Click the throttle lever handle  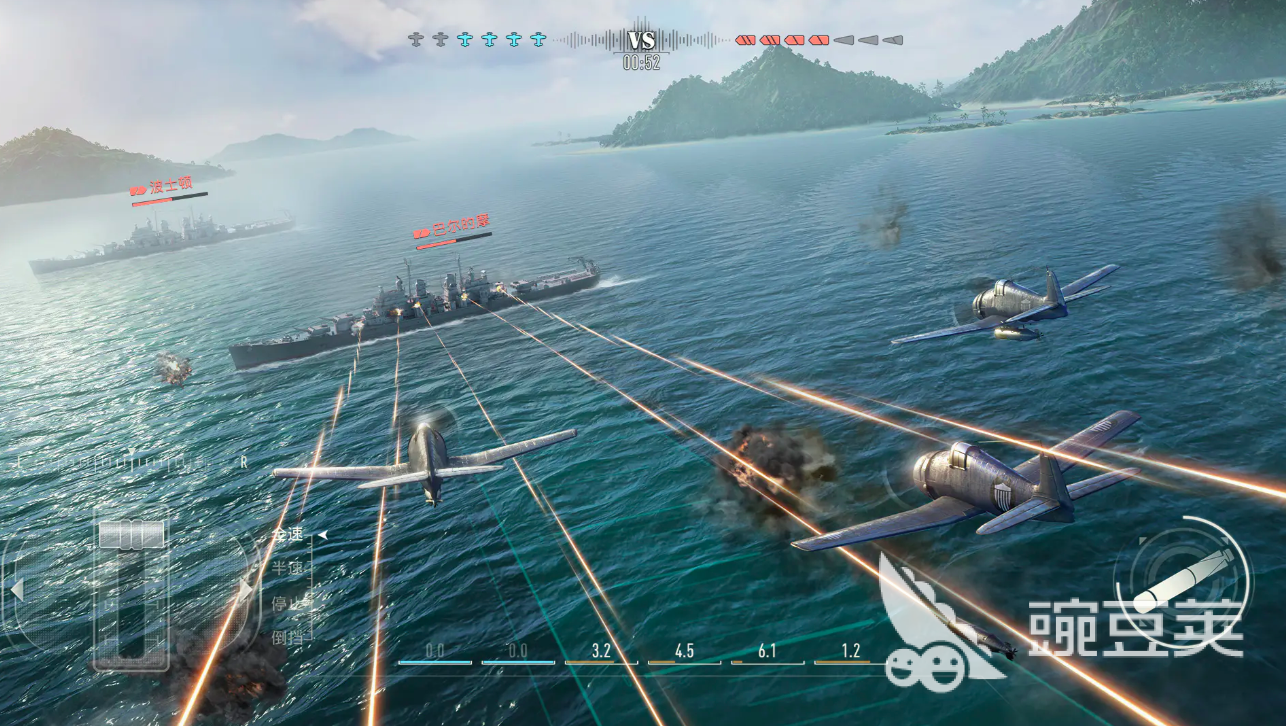click(131, 534)
